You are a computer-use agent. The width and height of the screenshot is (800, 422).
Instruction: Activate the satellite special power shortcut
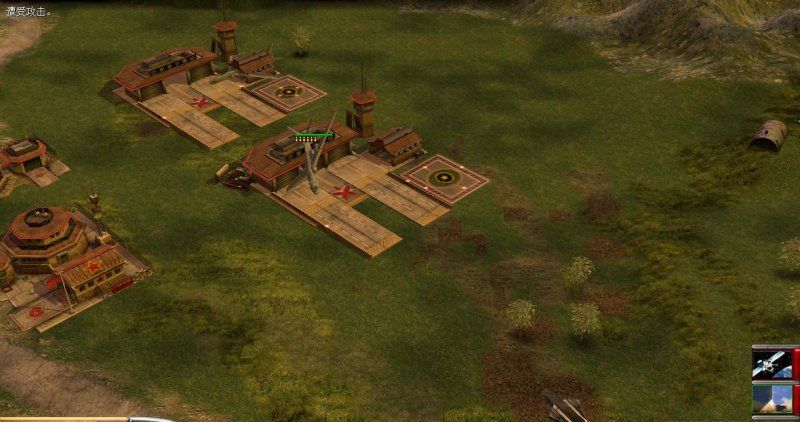click(x=773, y=363)
